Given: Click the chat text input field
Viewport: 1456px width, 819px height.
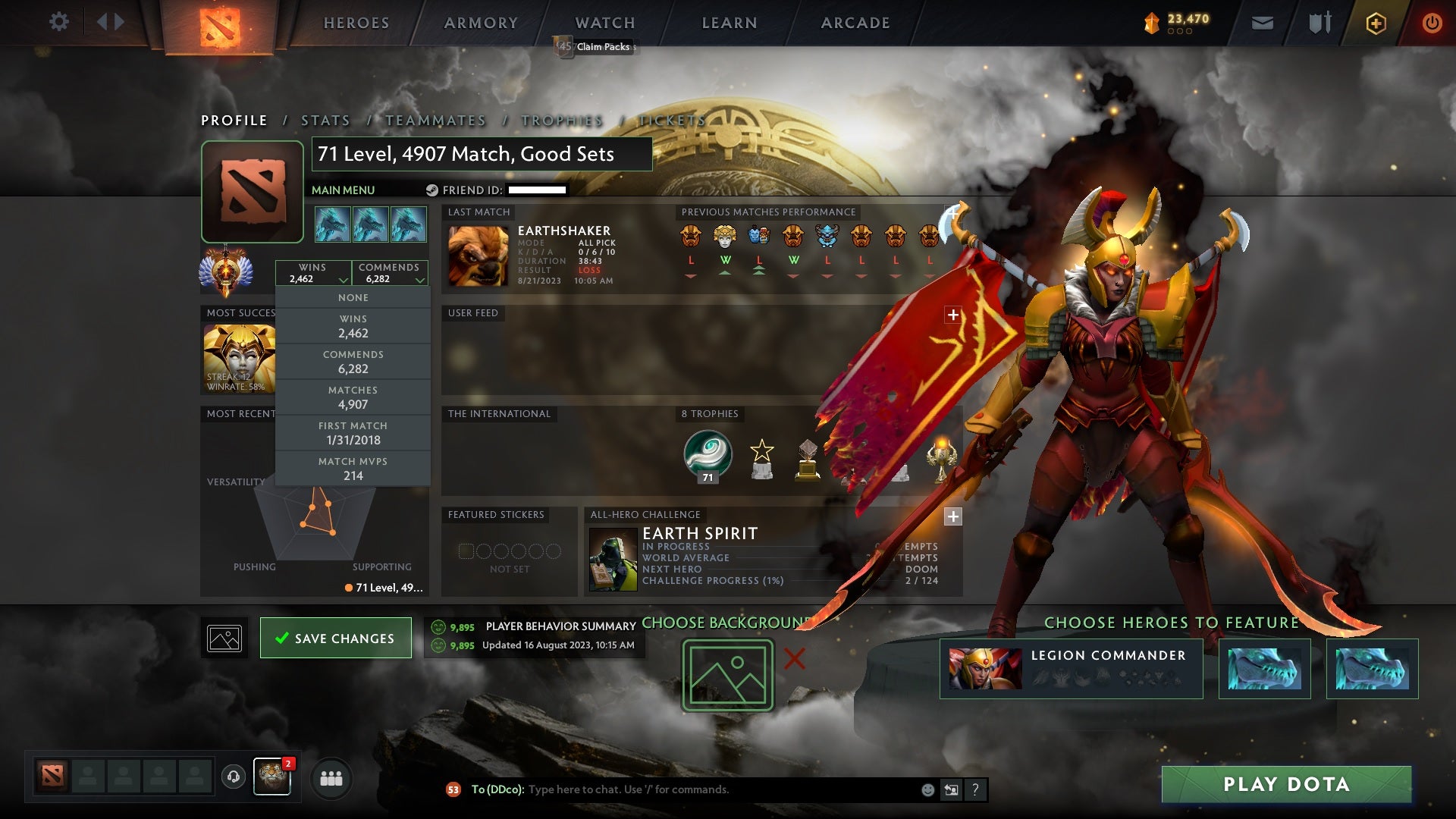Looking at the screenshot, I should [682, 789].
